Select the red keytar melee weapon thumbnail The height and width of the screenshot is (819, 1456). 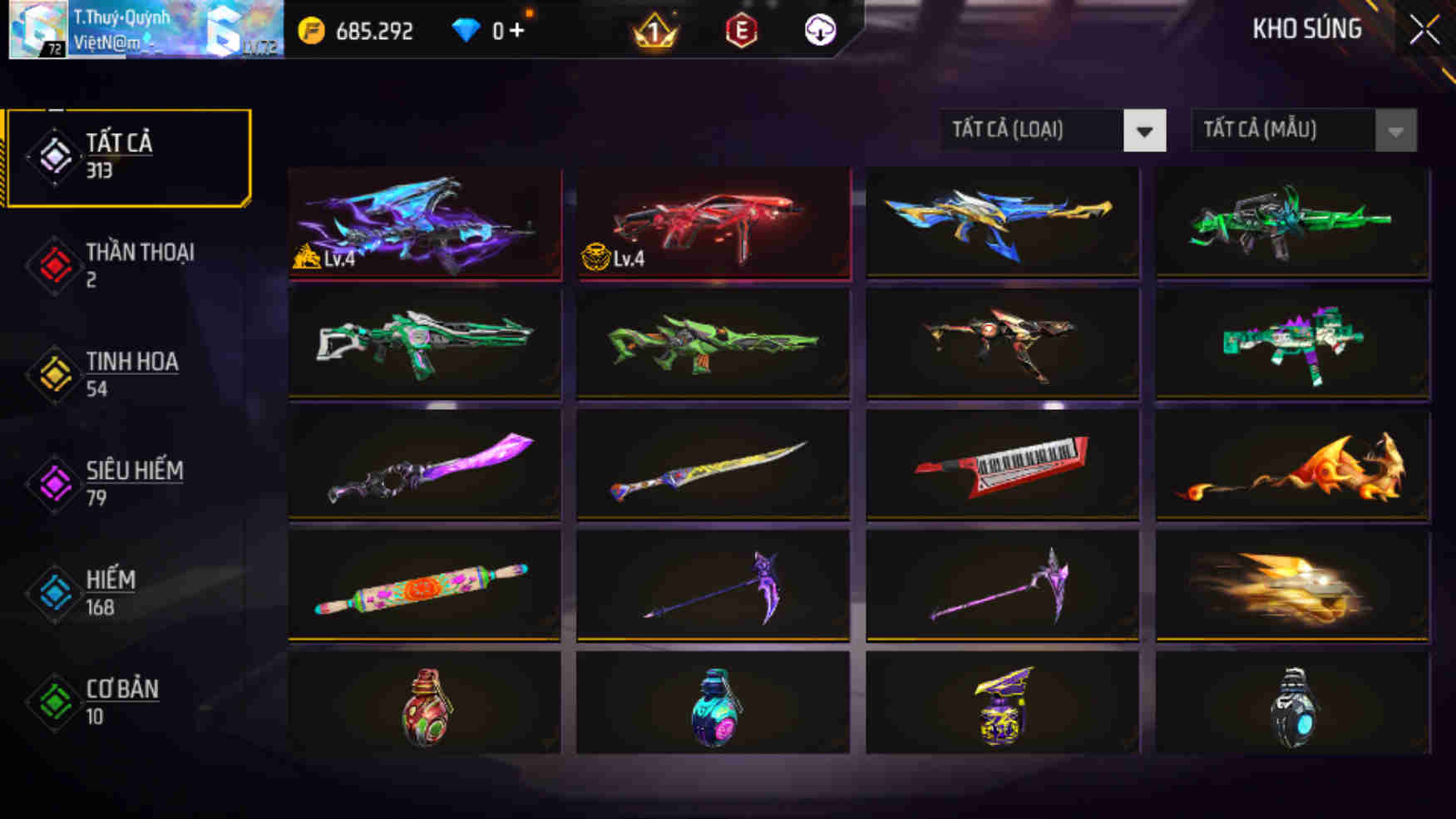point(1002,464)
